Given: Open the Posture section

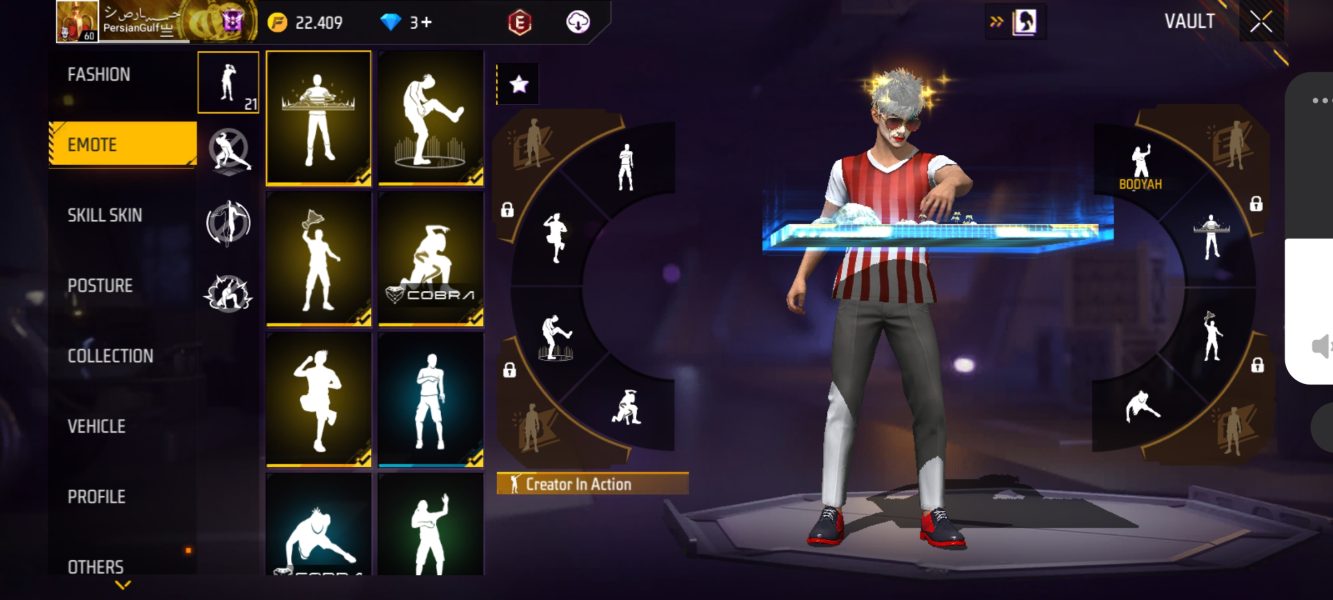Looking at the screenshot, I should (100, 286).
